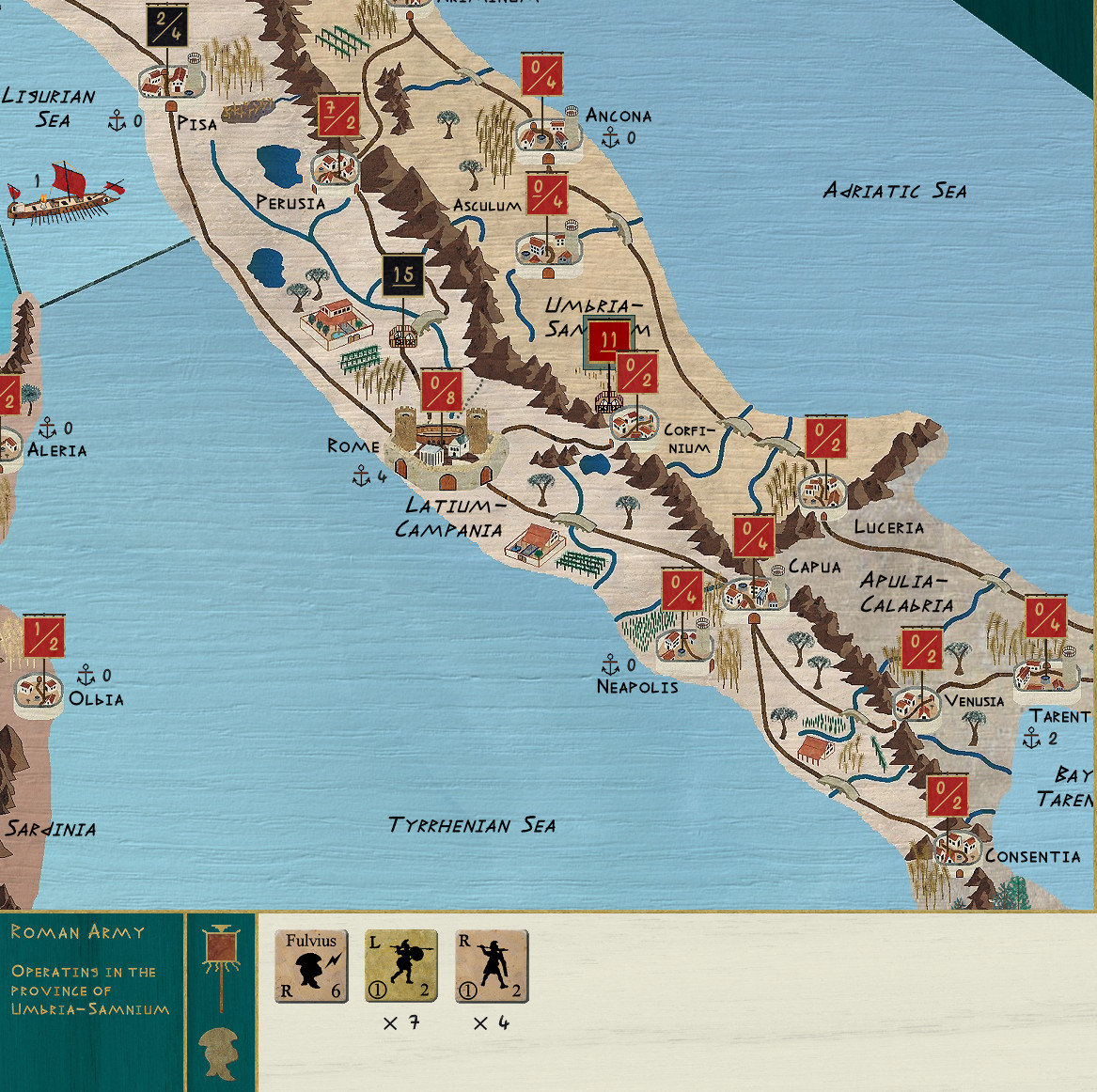1097x1092 pixels.
Task: Switch to the helmet leaders tab
Action: tap(221, 1052)
